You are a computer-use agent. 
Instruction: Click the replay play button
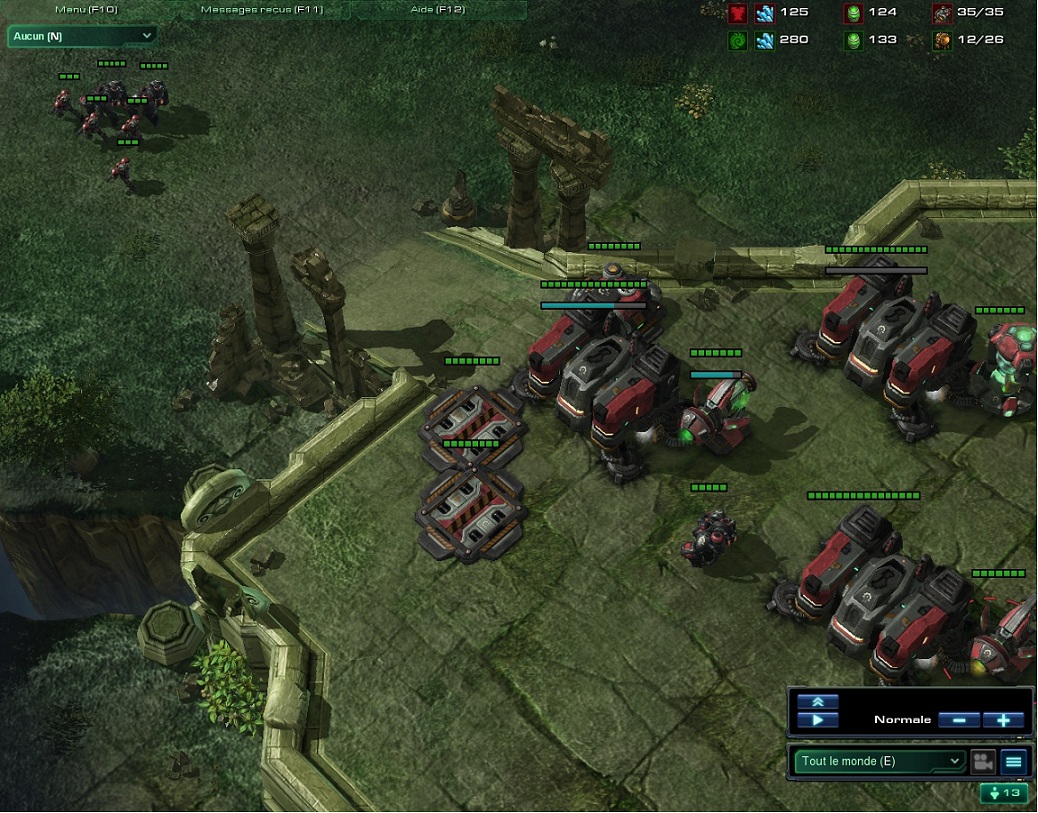tap(818, 720)
